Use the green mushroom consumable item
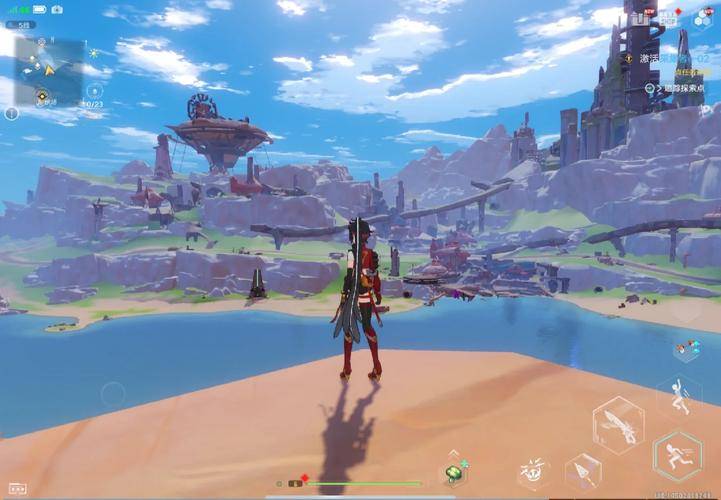 (454, 472)
